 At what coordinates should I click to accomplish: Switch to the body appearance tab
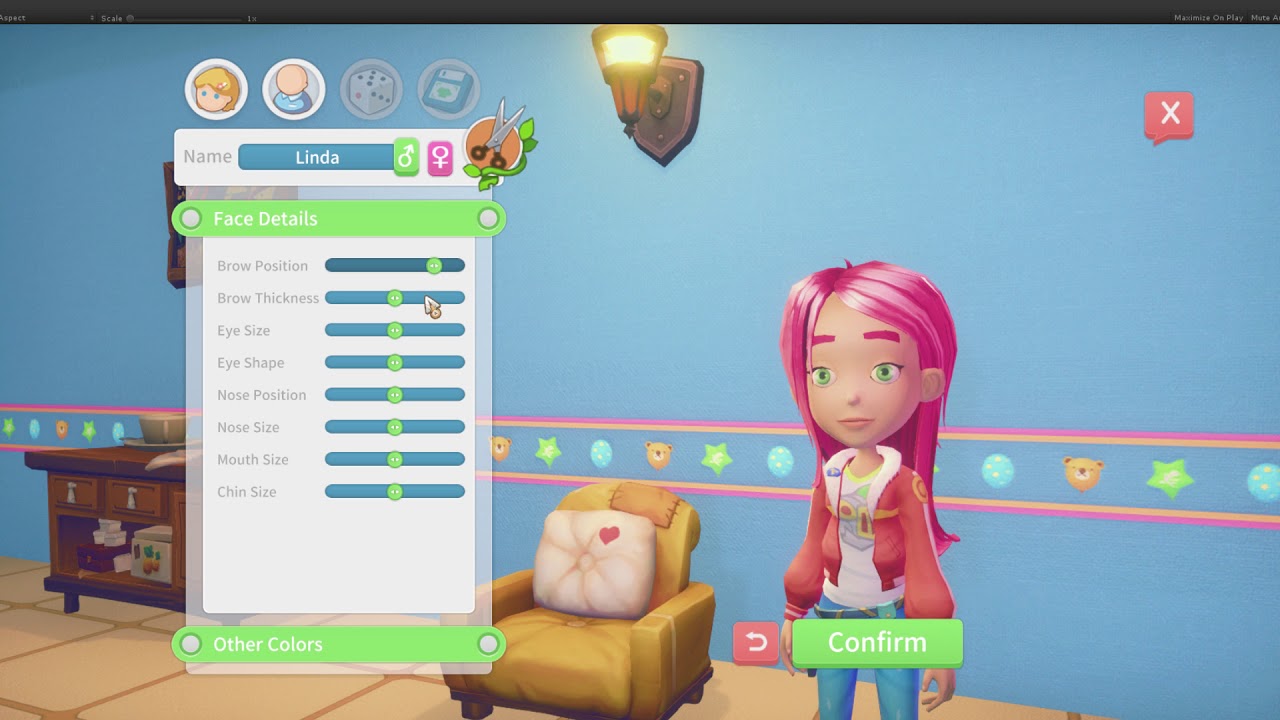293,90
